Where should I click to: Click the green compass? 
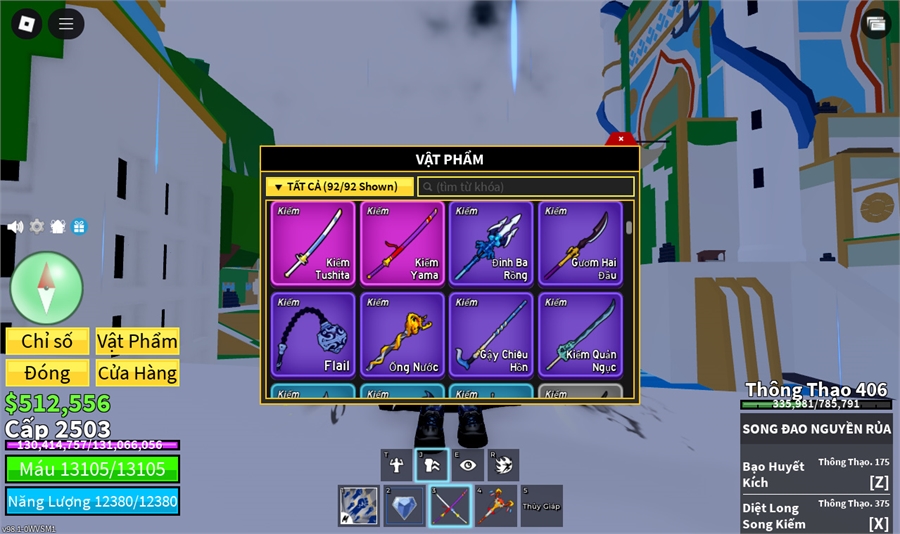point(46,288)
